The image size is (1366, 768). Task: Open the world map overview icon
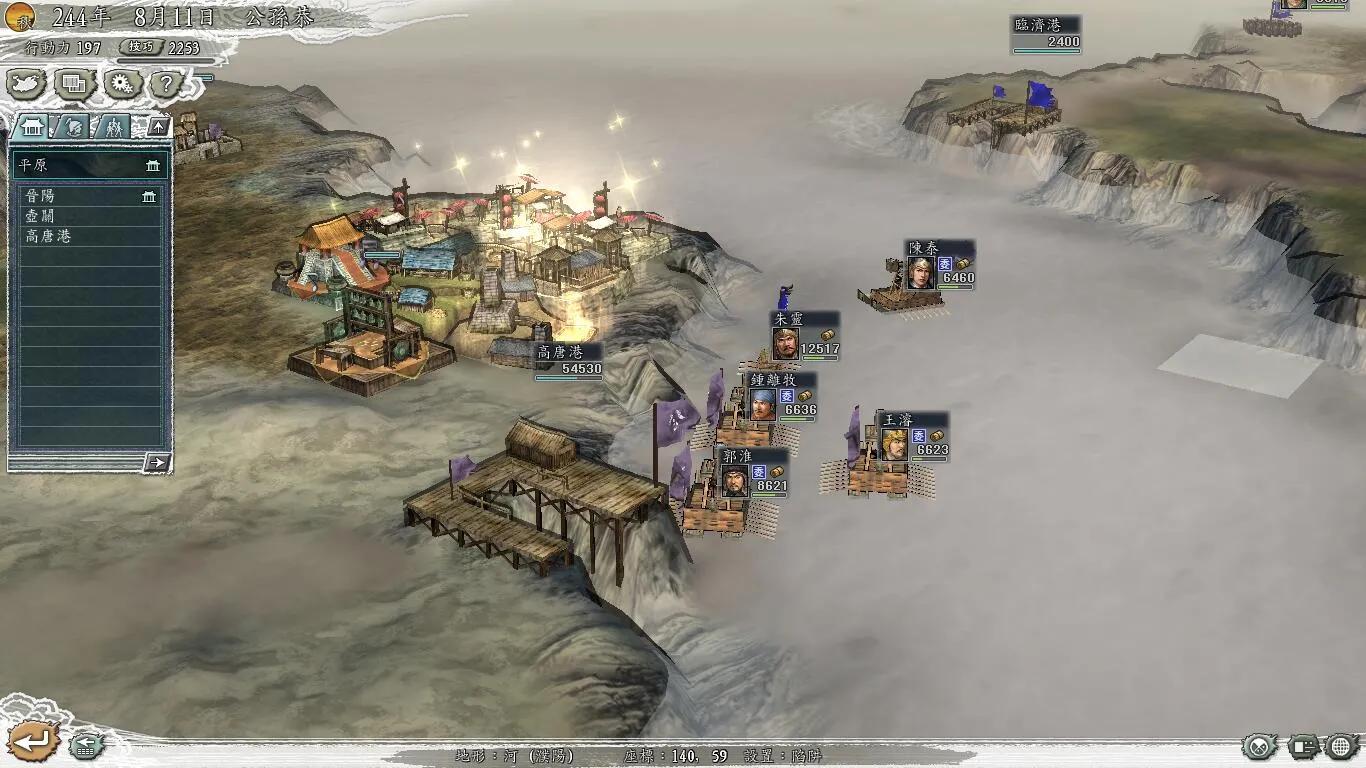pyautogui.click(x=27, y=84)
